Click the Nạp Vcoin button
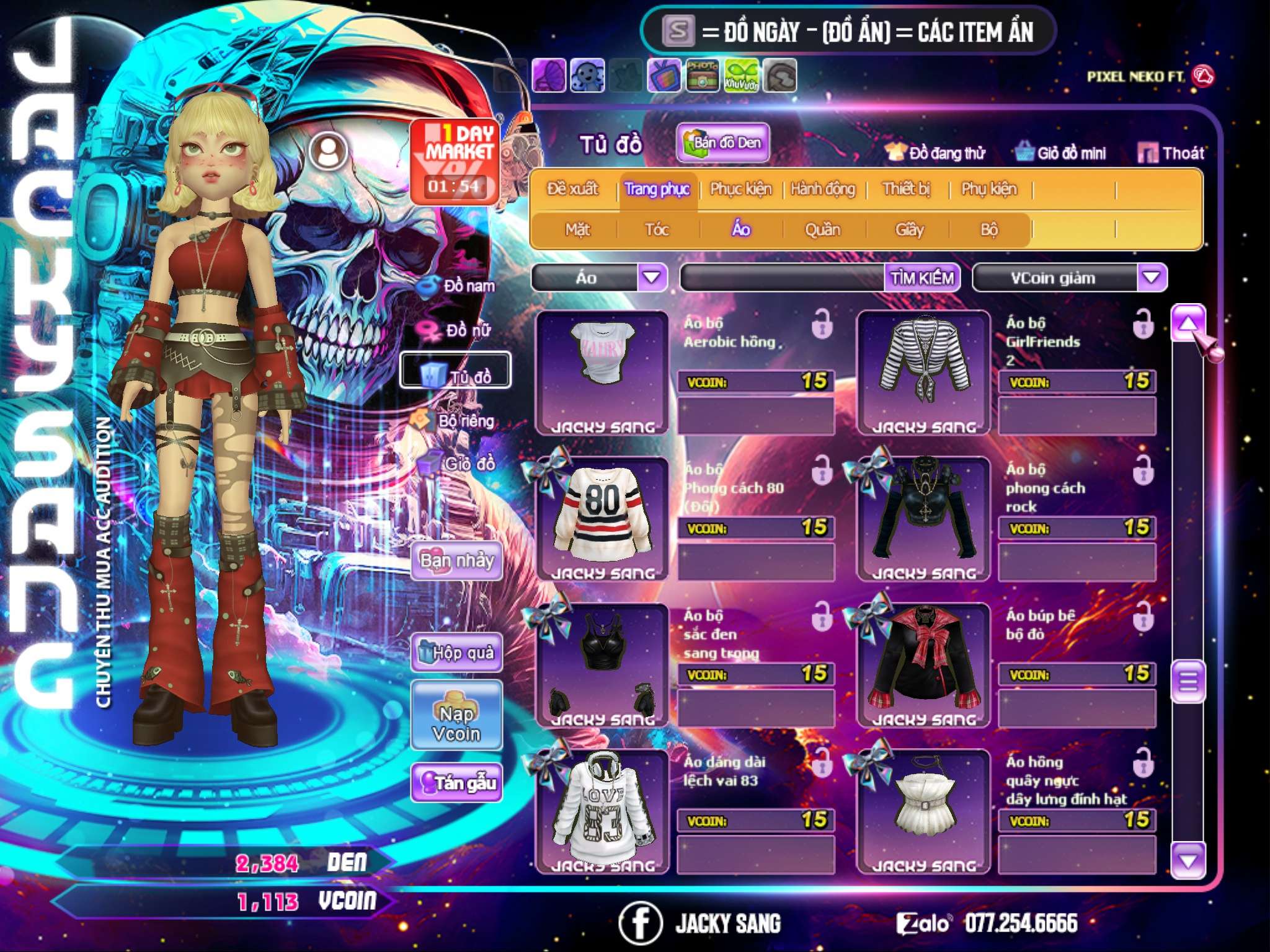This screenshot has height=952, width=1270. tap(456, 723)
